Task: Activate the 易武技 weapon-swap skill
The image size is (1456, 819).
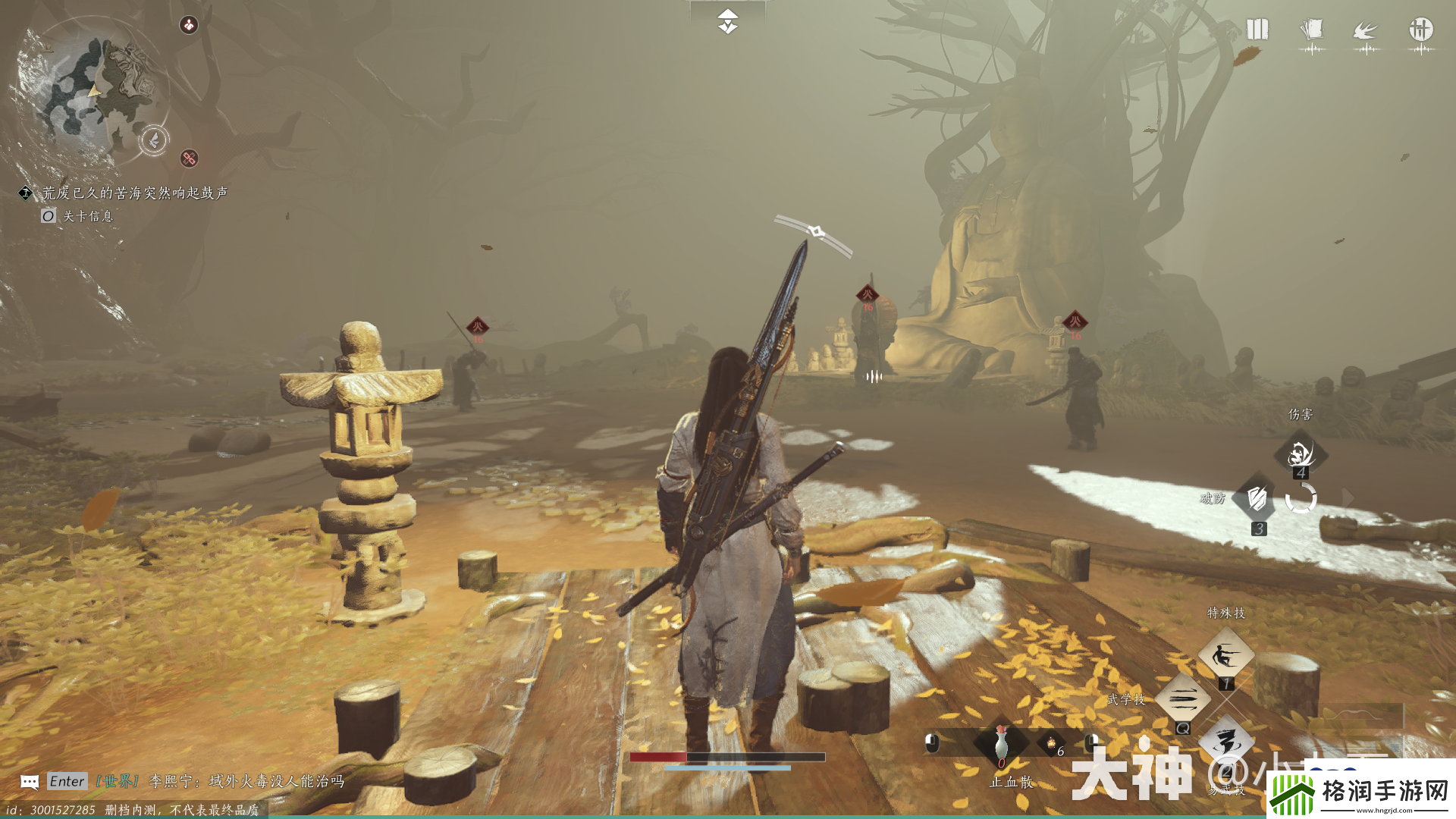Action: tap(1225, 742)
